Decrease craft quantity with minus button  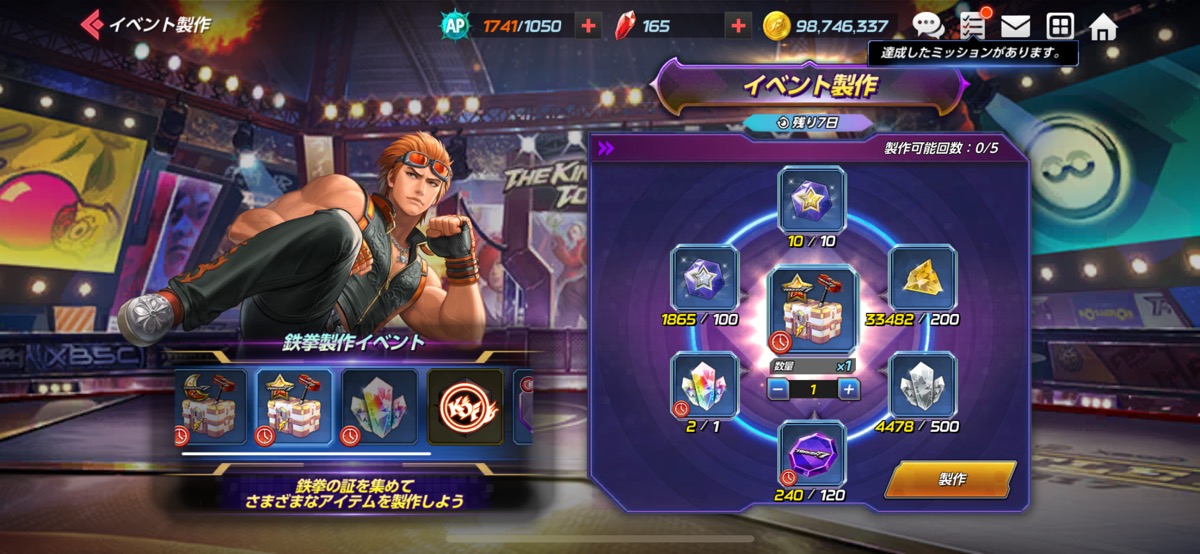(775, 389)
